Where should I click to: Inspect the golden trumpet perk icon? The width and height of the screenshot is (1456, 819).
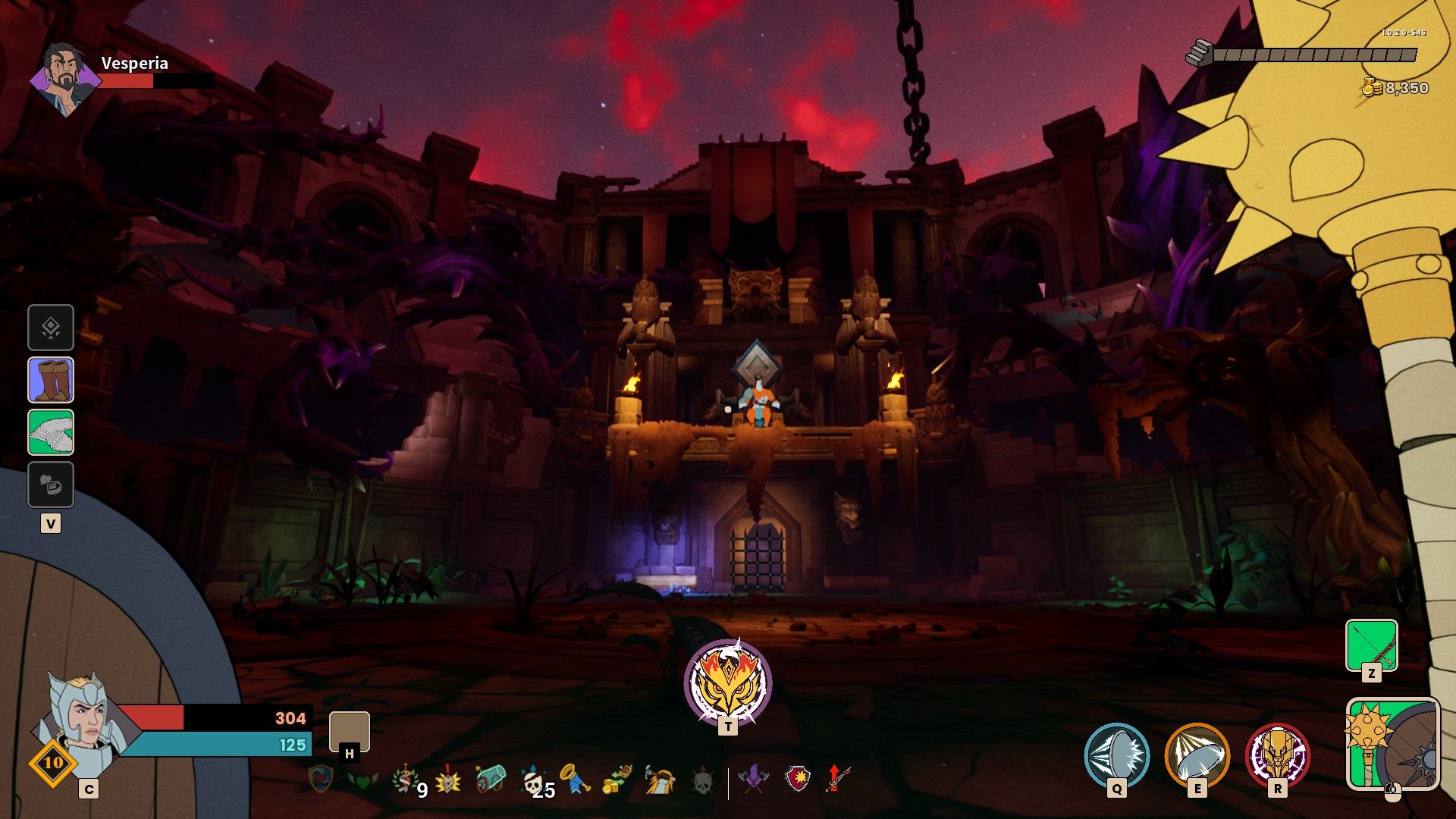click(x=575, y=780)
